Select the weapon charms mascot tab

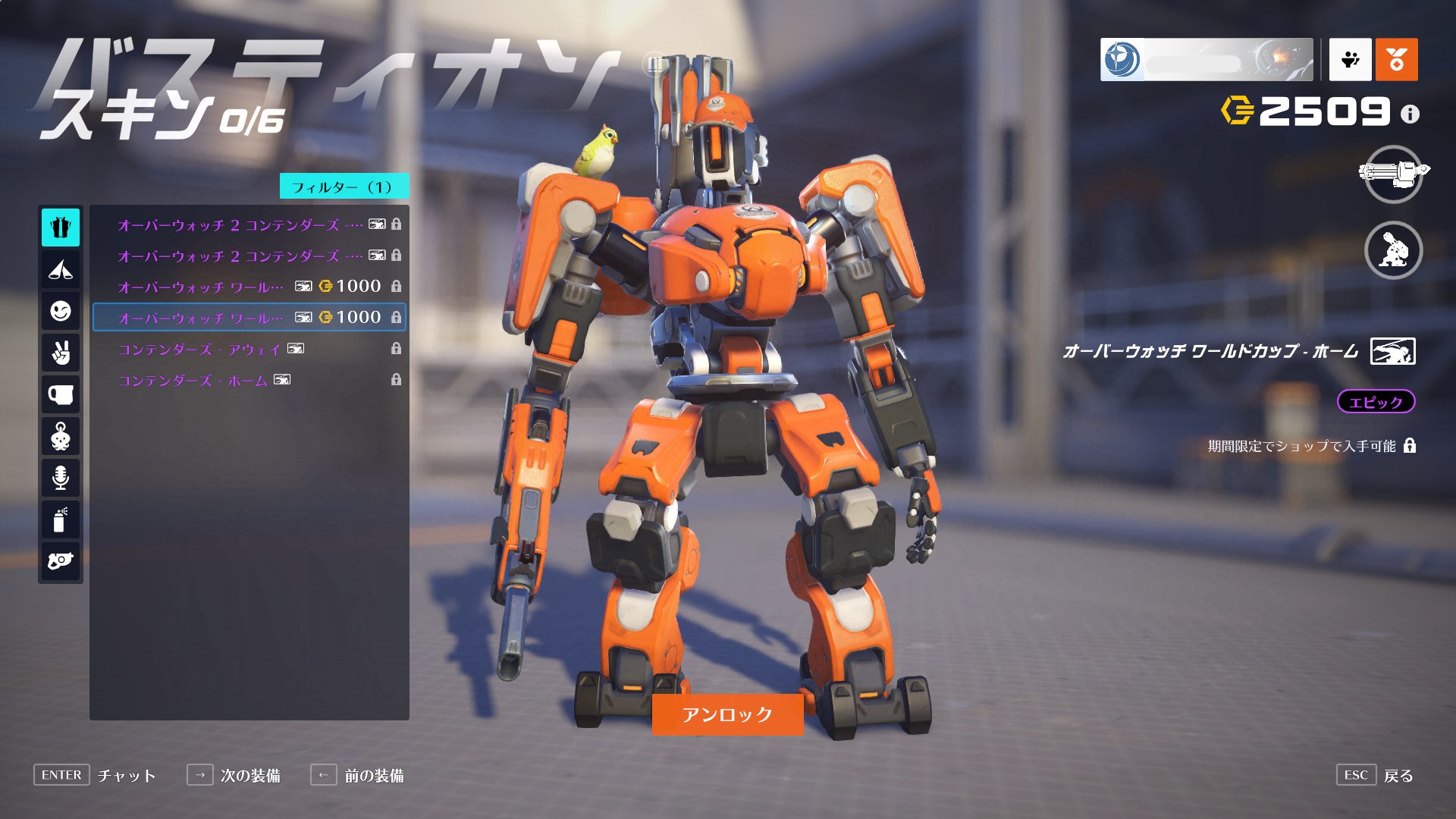click(x=61, y=436)
